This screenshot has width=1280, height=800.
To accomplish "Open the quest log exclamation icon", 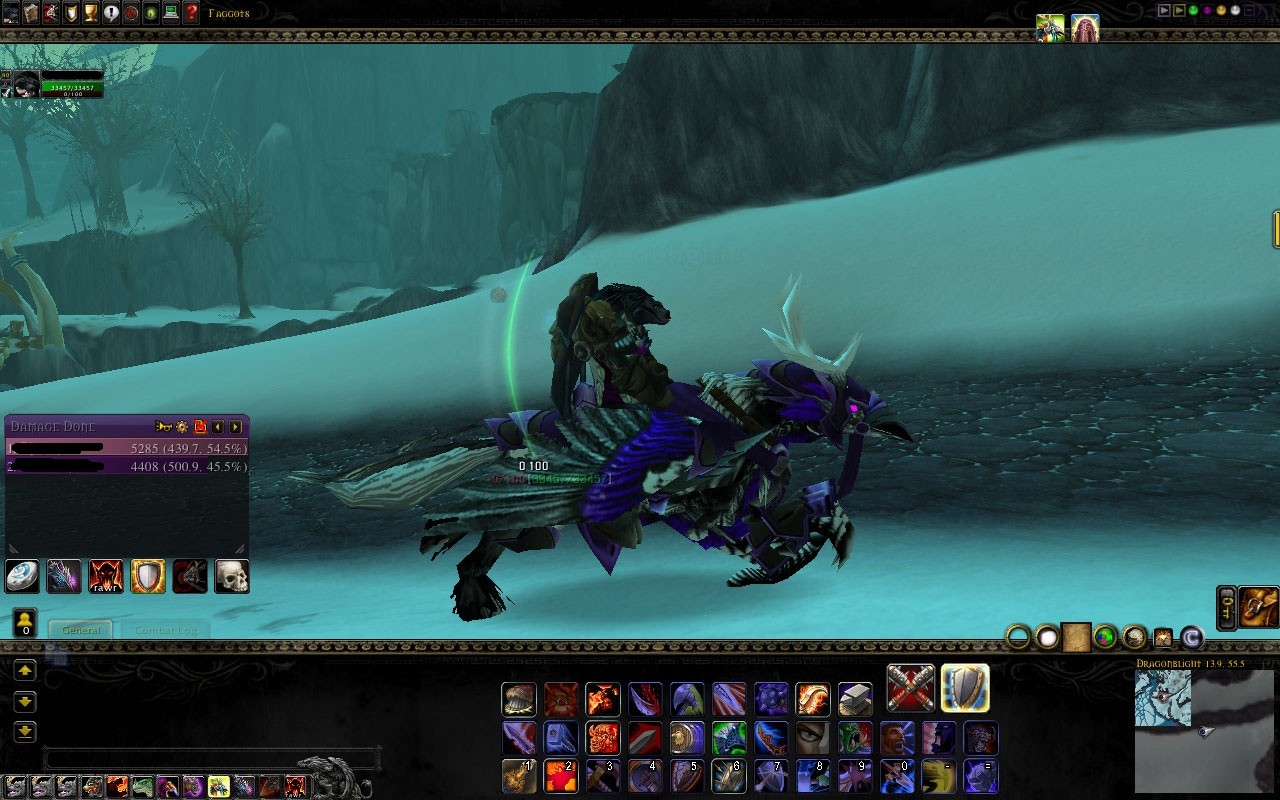I will coord(109,14).
